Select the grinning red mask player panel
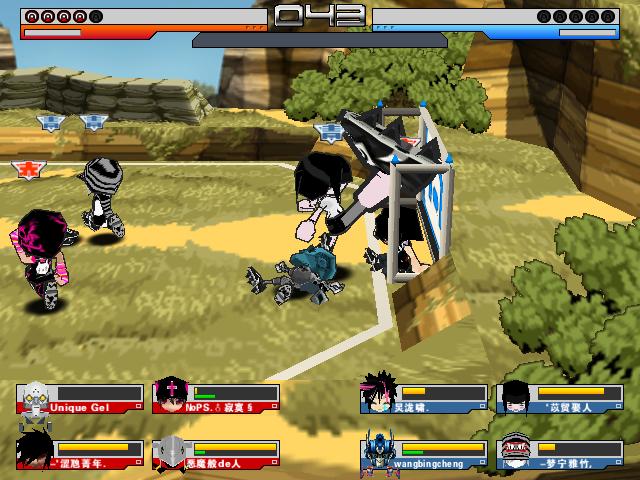 point(551,455)
